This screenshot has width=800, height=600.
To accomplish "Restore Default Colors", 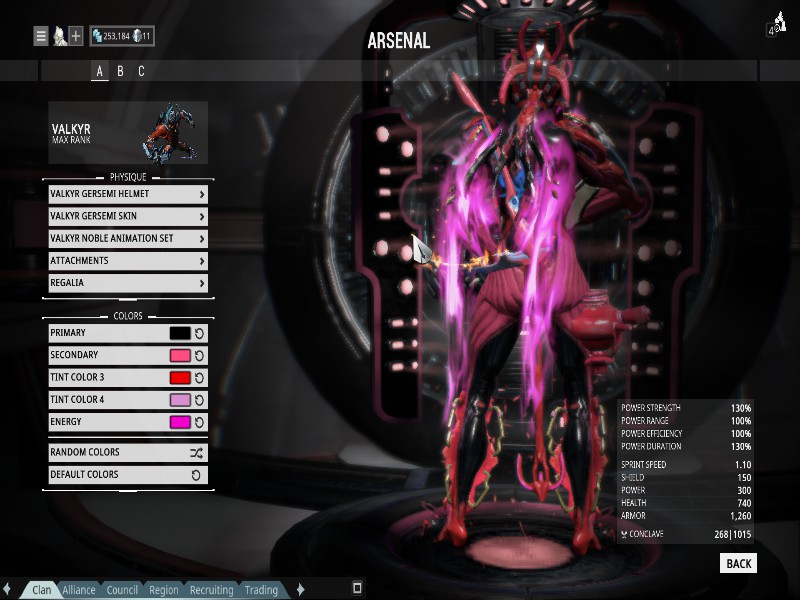I will click(x=127, y=475).
